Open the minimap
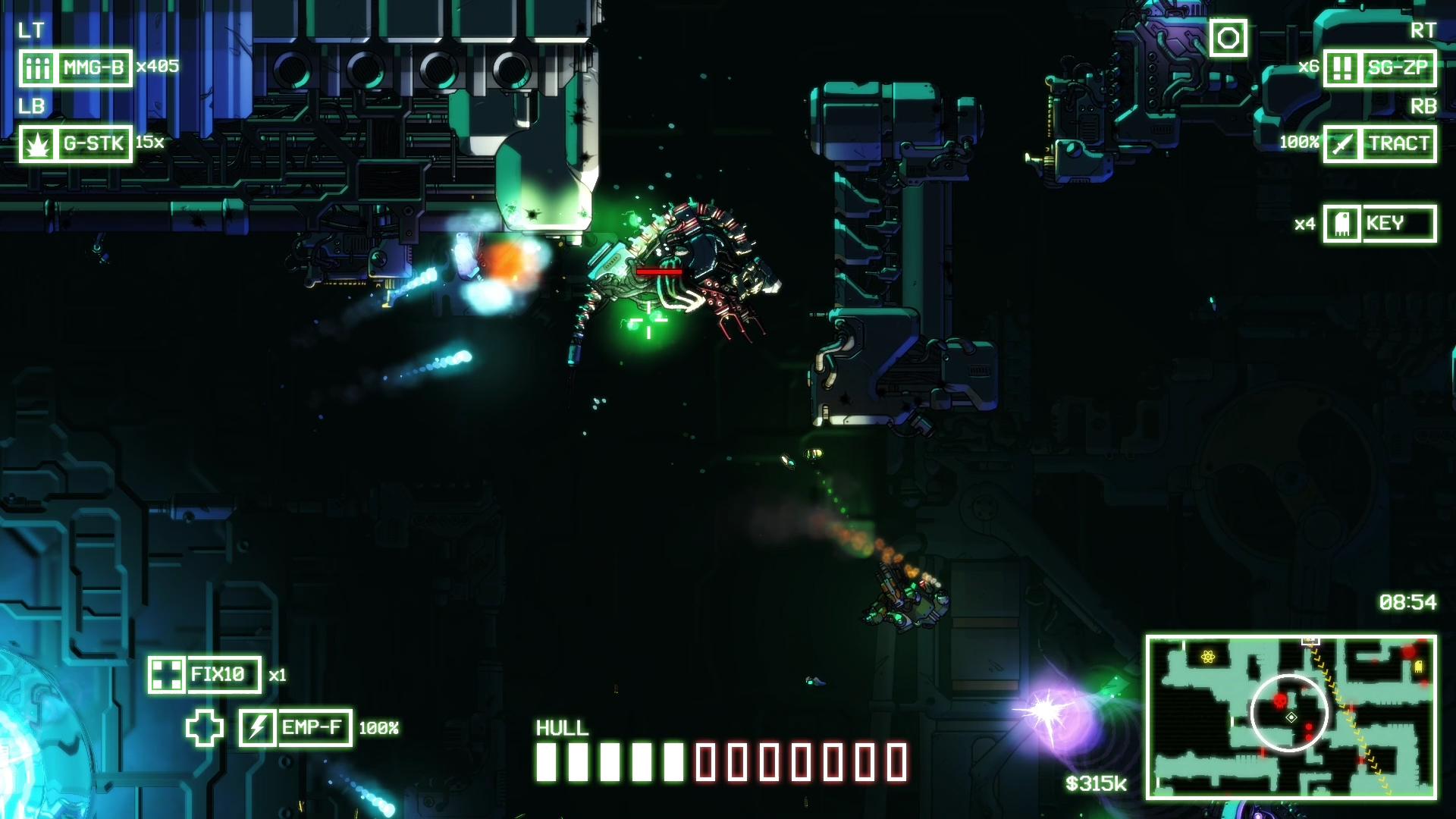This screenshot has width=1456, height=819. 1291,717
